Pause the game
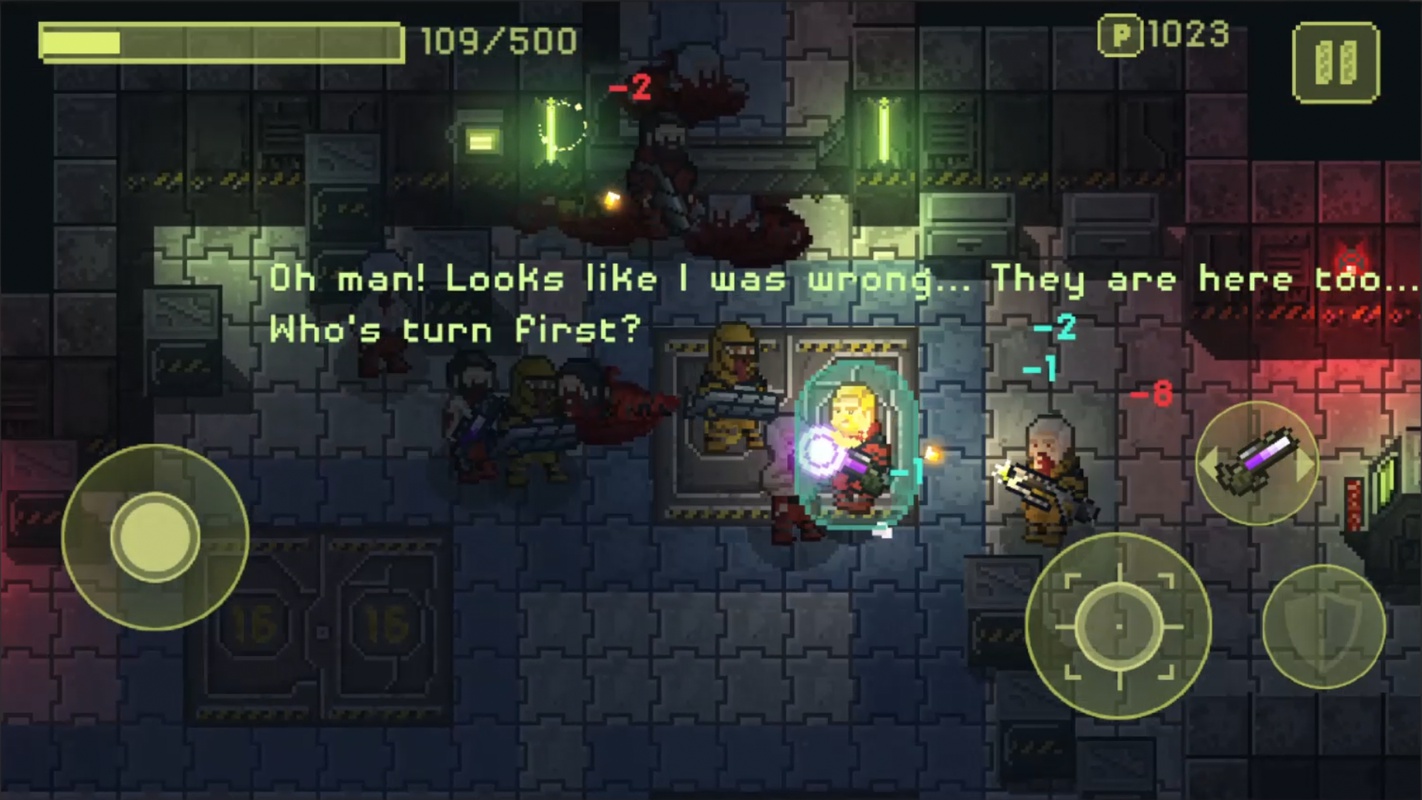This screenshot has height=800, width=1422. (1335, 62)
